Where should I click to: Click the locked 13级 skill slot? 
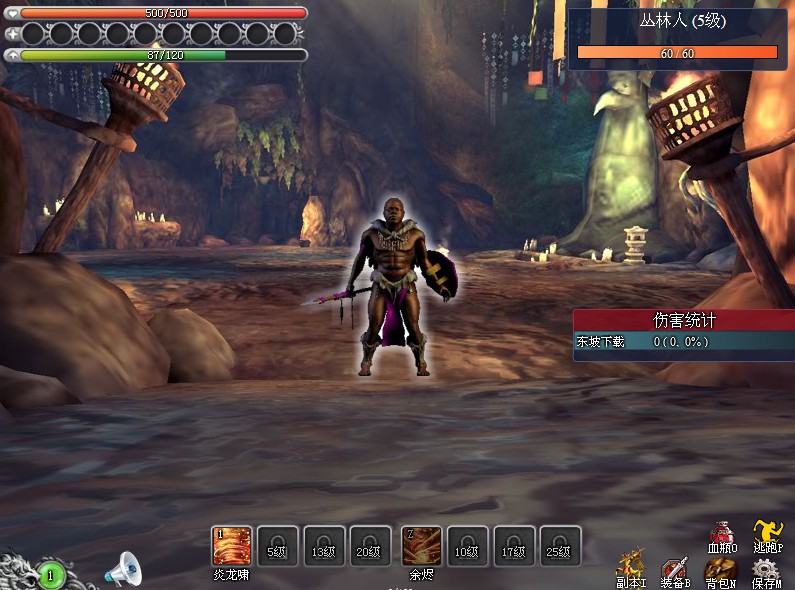point(324,546)
